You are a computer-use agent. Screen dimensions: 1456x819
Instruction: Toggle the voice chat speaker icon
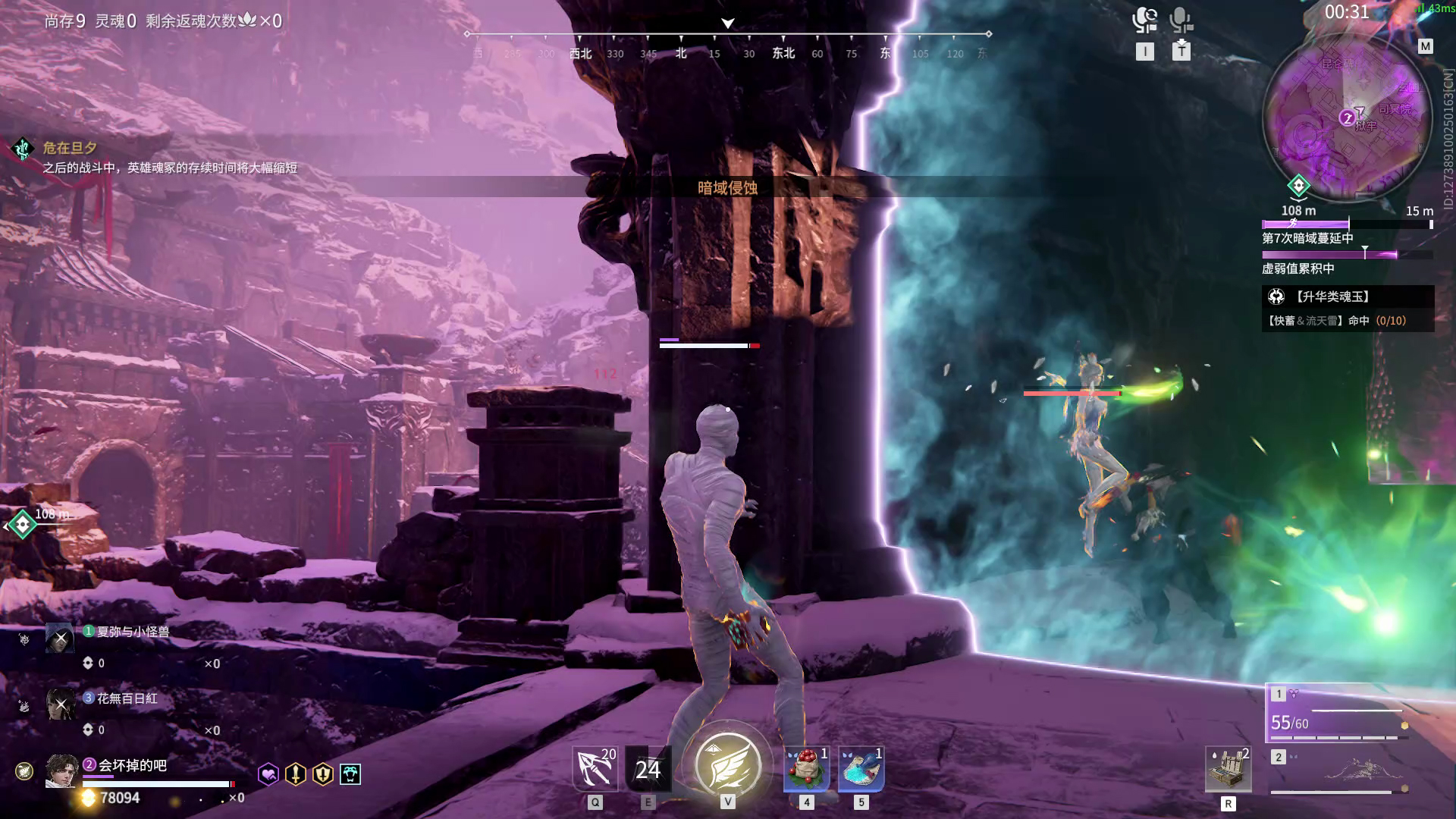1144,20
